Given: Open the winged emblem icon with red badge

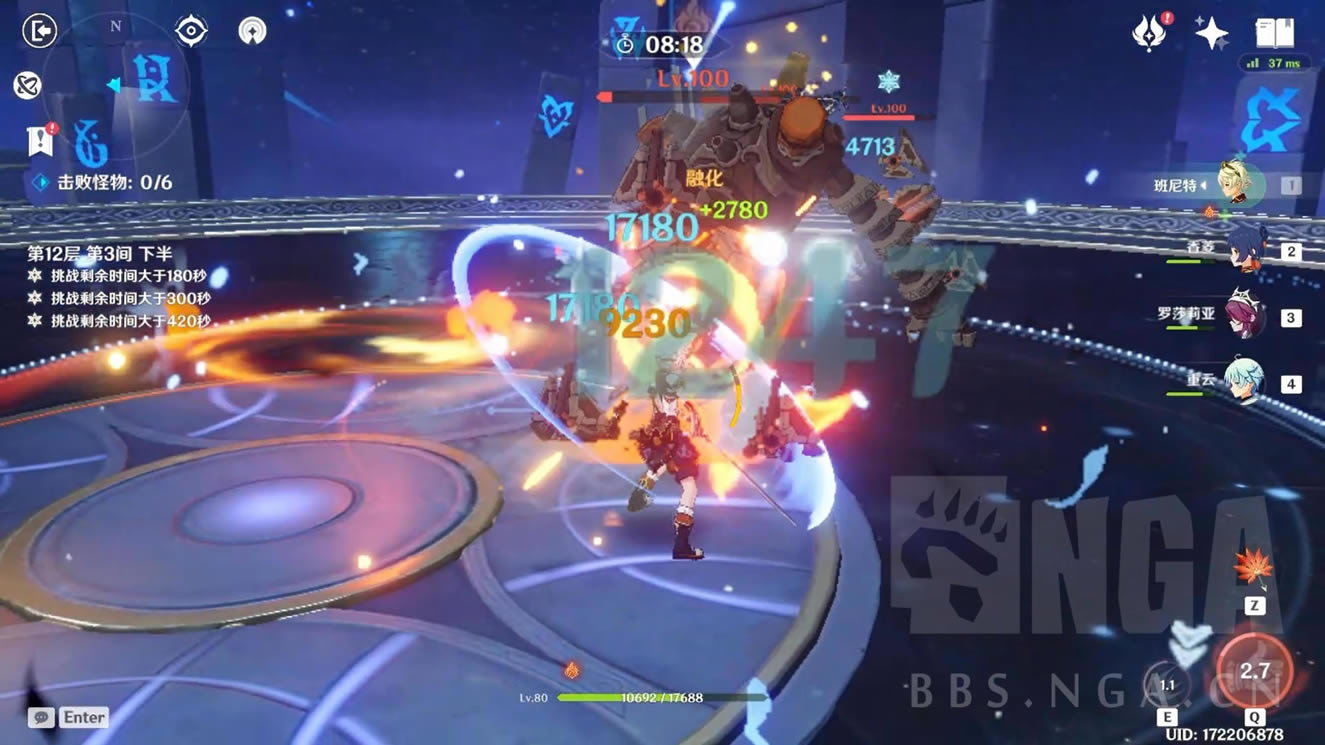Looking at the screenshot, I should coord(1149,33).
